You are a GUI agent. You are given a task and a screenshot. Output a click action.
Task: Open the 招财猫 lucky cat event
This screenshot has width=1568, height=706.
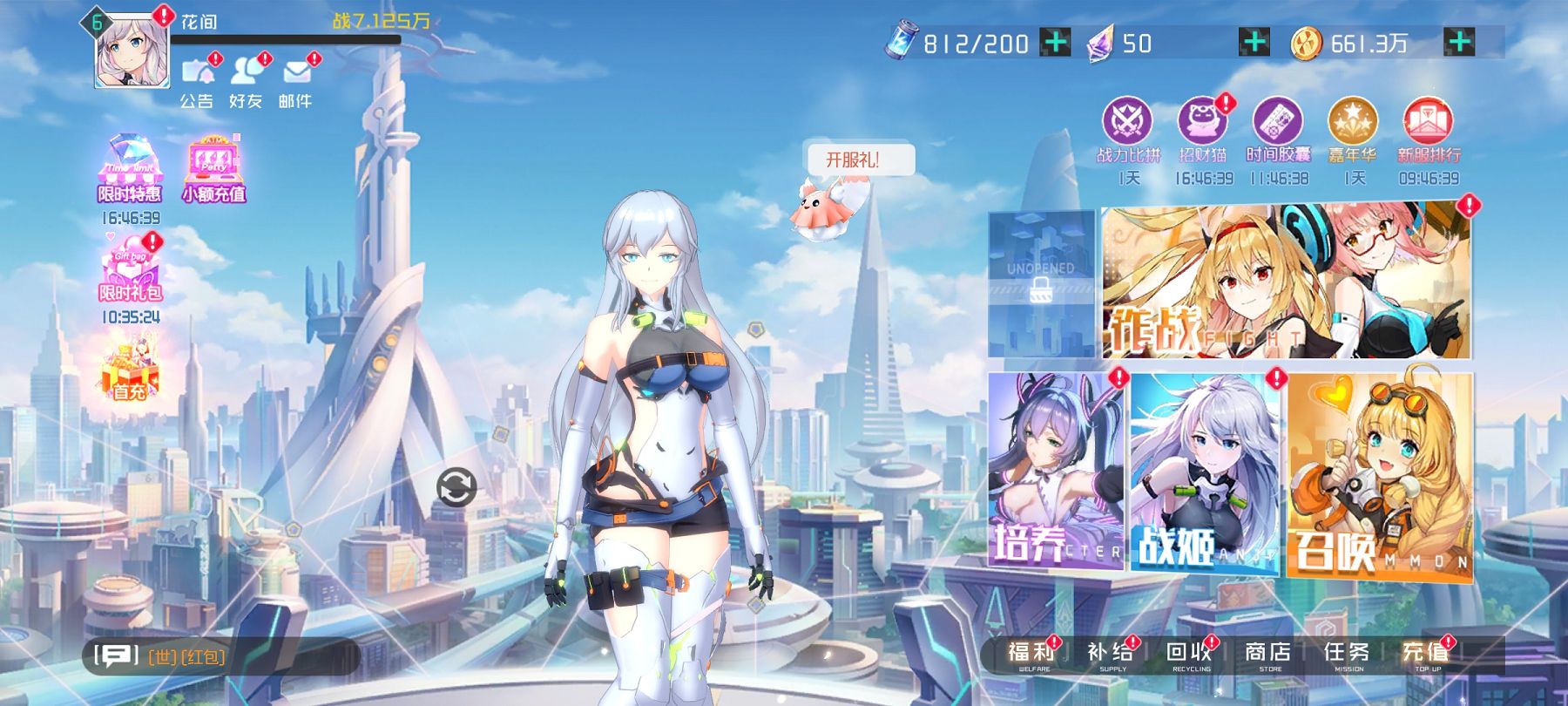1202,131
